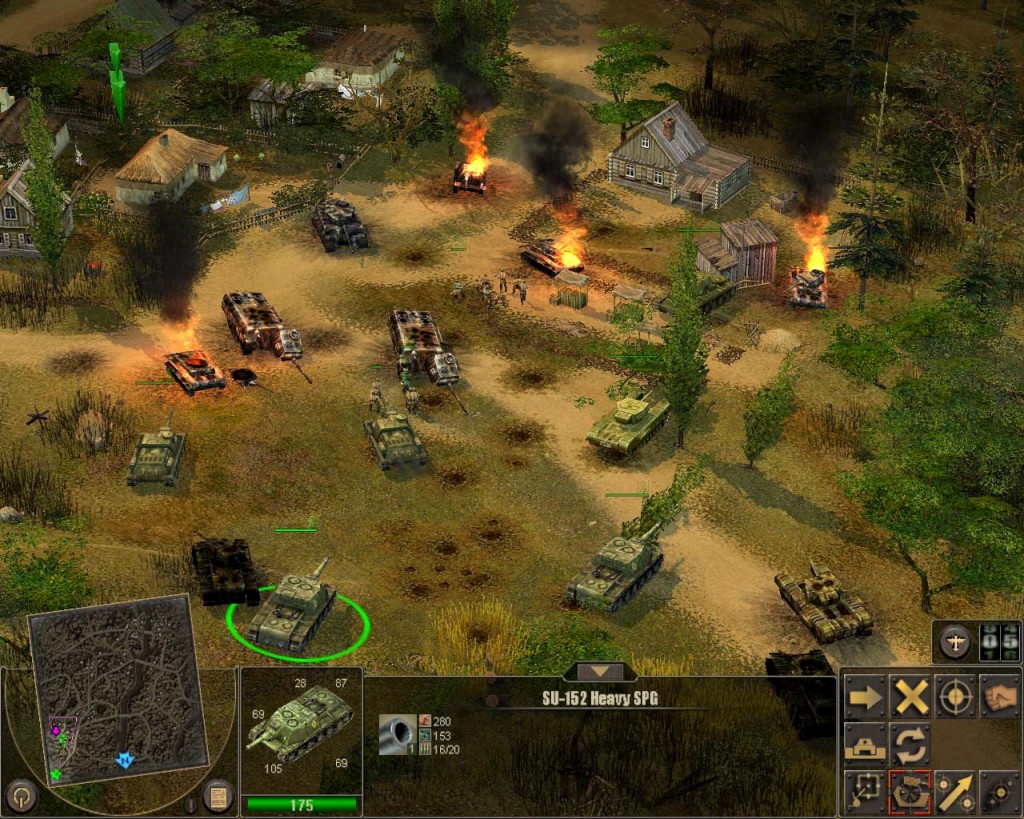
Task: Select the green-circled SU-152 on battlefield
Action: [x=293, y=611]
